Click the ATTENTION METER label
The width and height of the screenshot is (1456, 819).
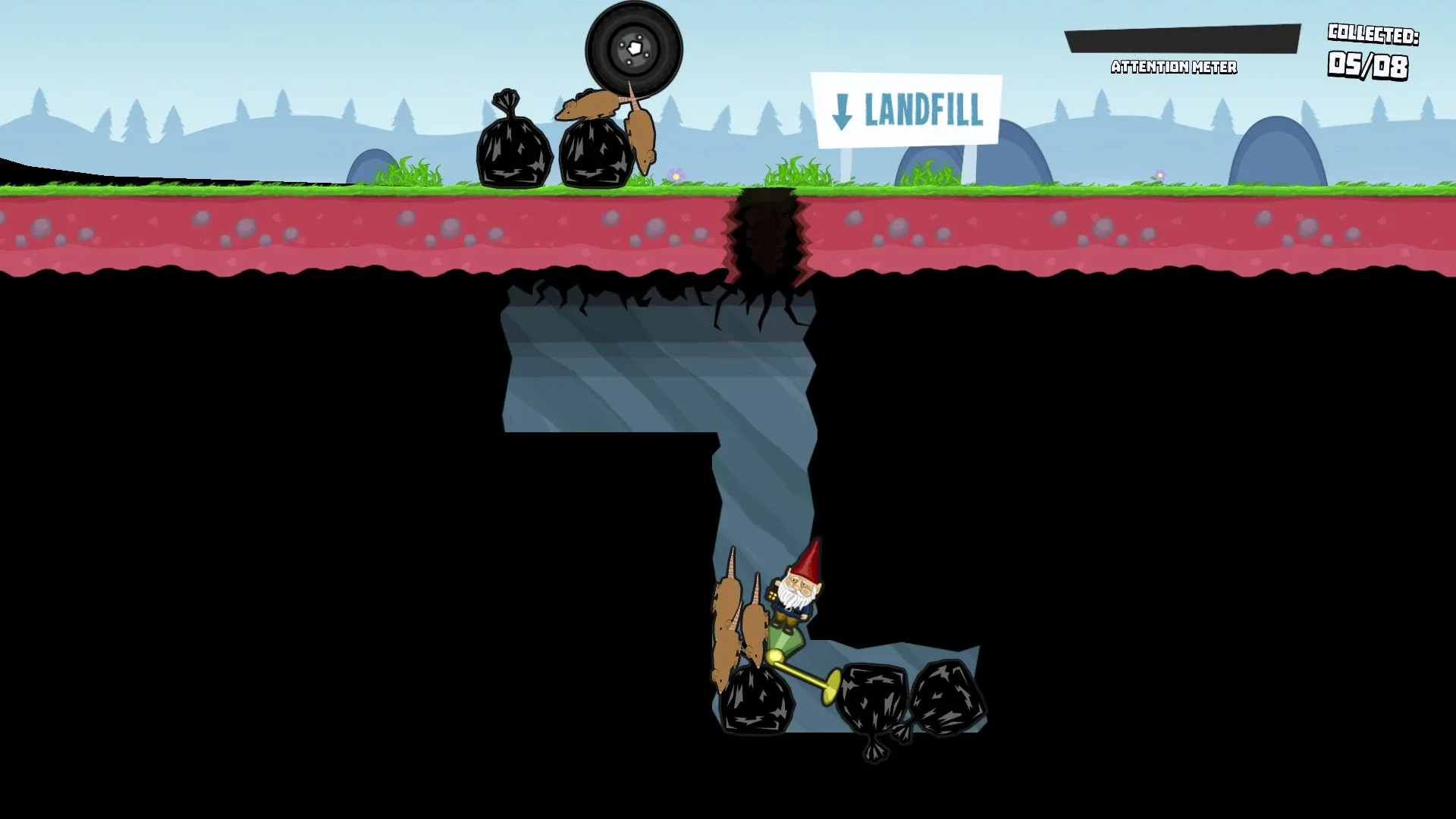click(x=1174, y=67)
